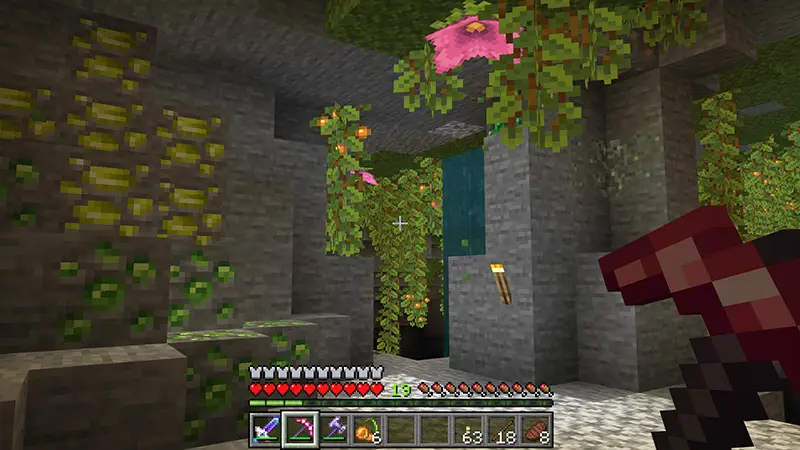
Task: Switch to the enchanted axe slot
Action: 334,429
